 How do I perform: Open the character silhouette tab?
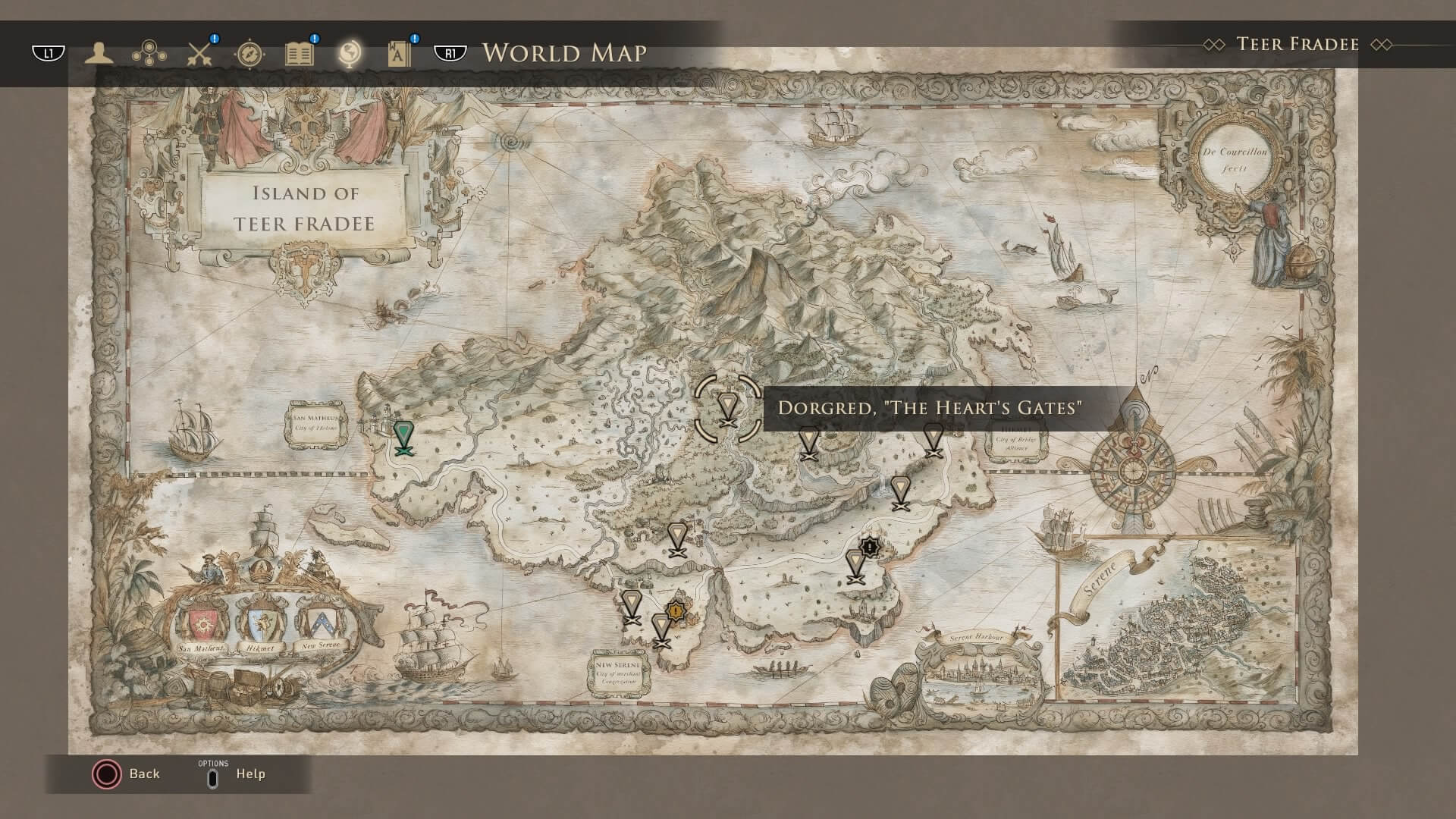[x=99, y=54]
